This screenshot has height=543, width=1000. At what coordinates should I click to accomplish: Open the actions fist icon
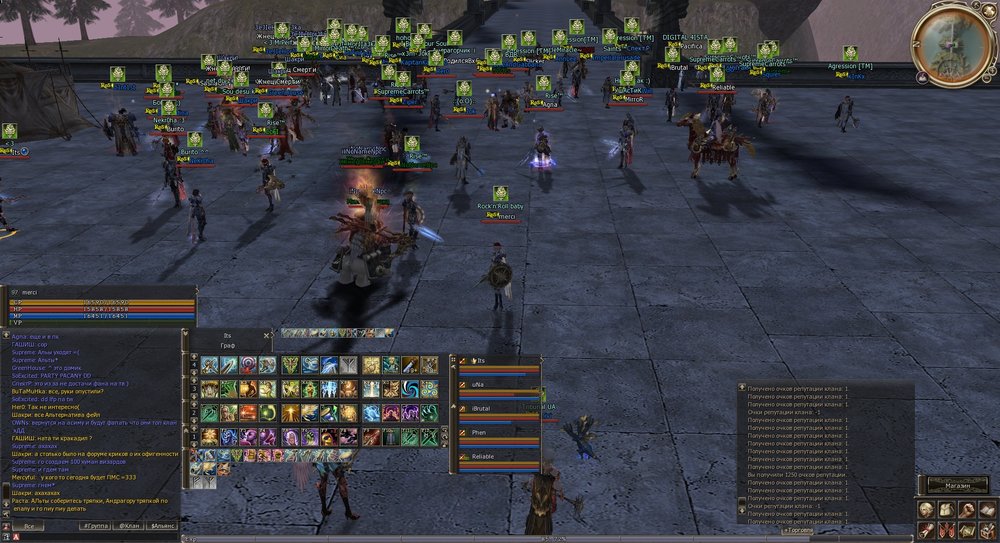coord(967,508)
